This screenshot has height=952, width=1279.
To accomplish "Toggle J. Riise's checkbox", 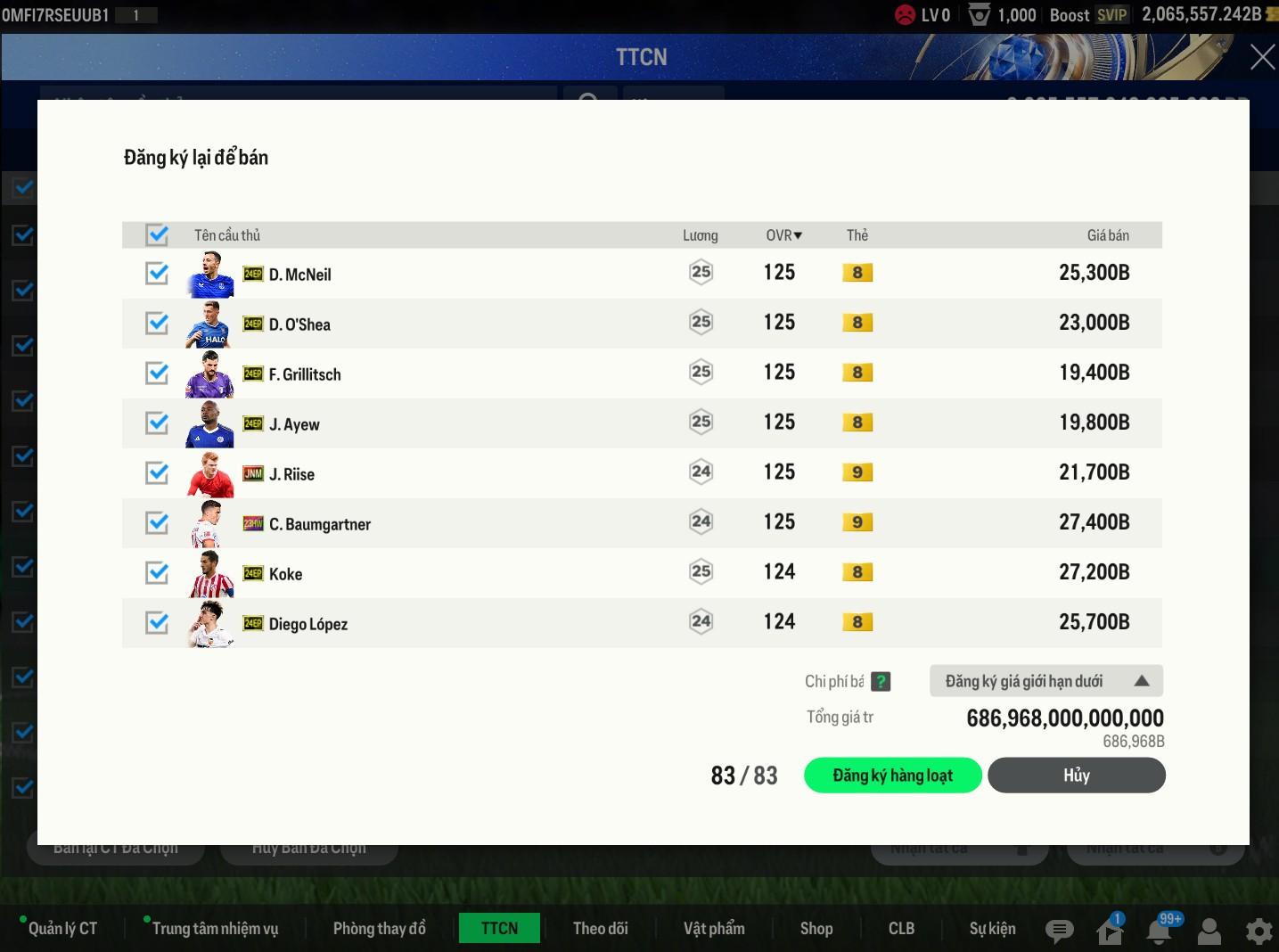I will tap(158, 473).
